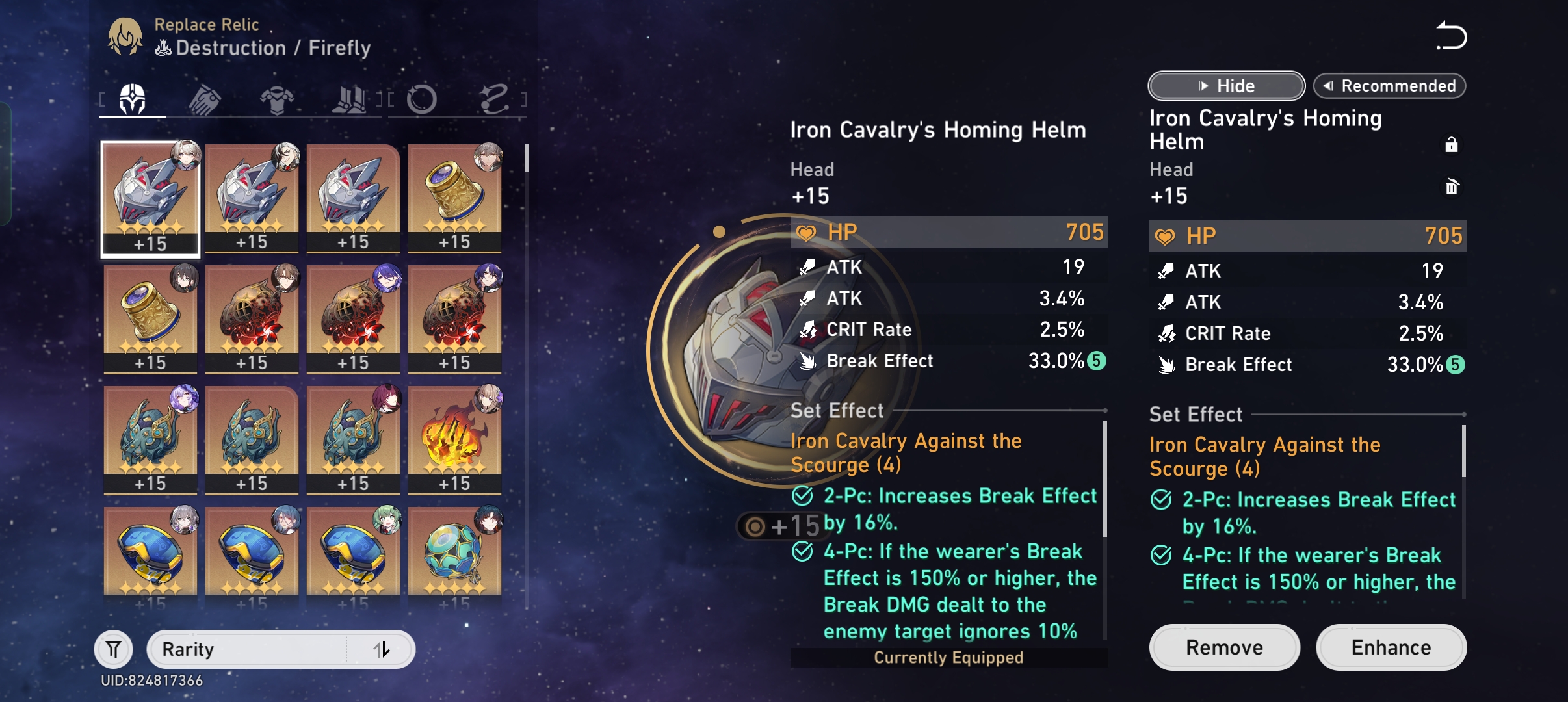Image resolution: width=1568 pixels, height=702 pixels.
Task: Switch to the Head relic slot tab
Action: [x=133, y=97]
